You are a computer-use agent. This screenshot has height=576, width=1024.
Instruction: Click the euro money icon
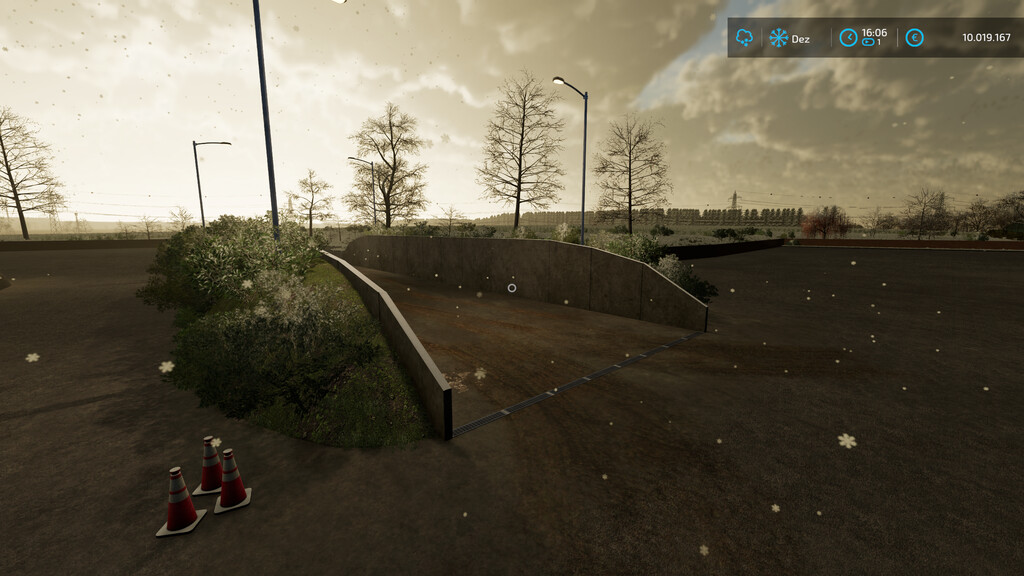coord(914,38)
